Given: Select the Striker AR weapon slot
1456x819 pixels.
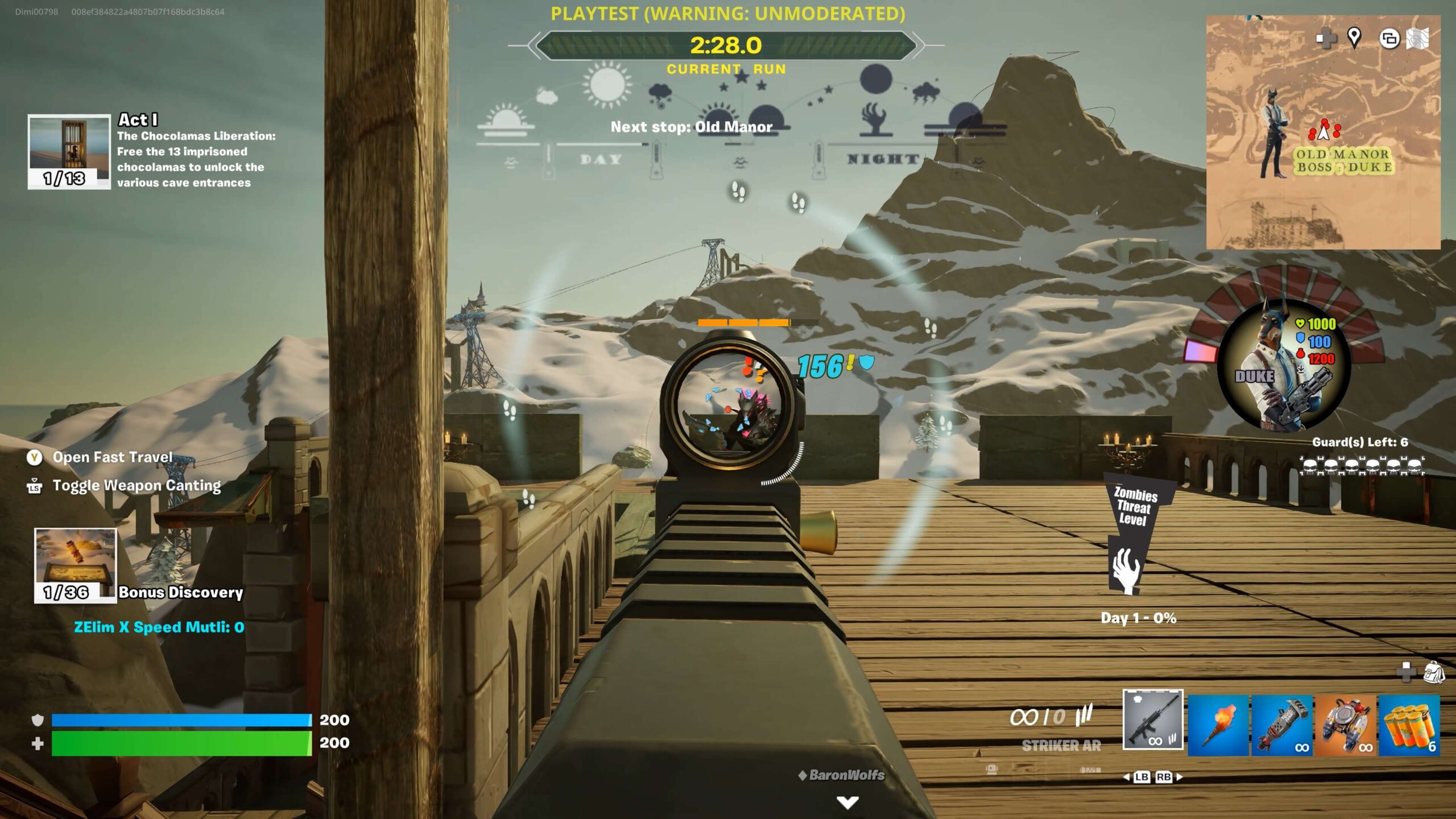Looking at the screenshot, I should click(x=1152, y=720).
